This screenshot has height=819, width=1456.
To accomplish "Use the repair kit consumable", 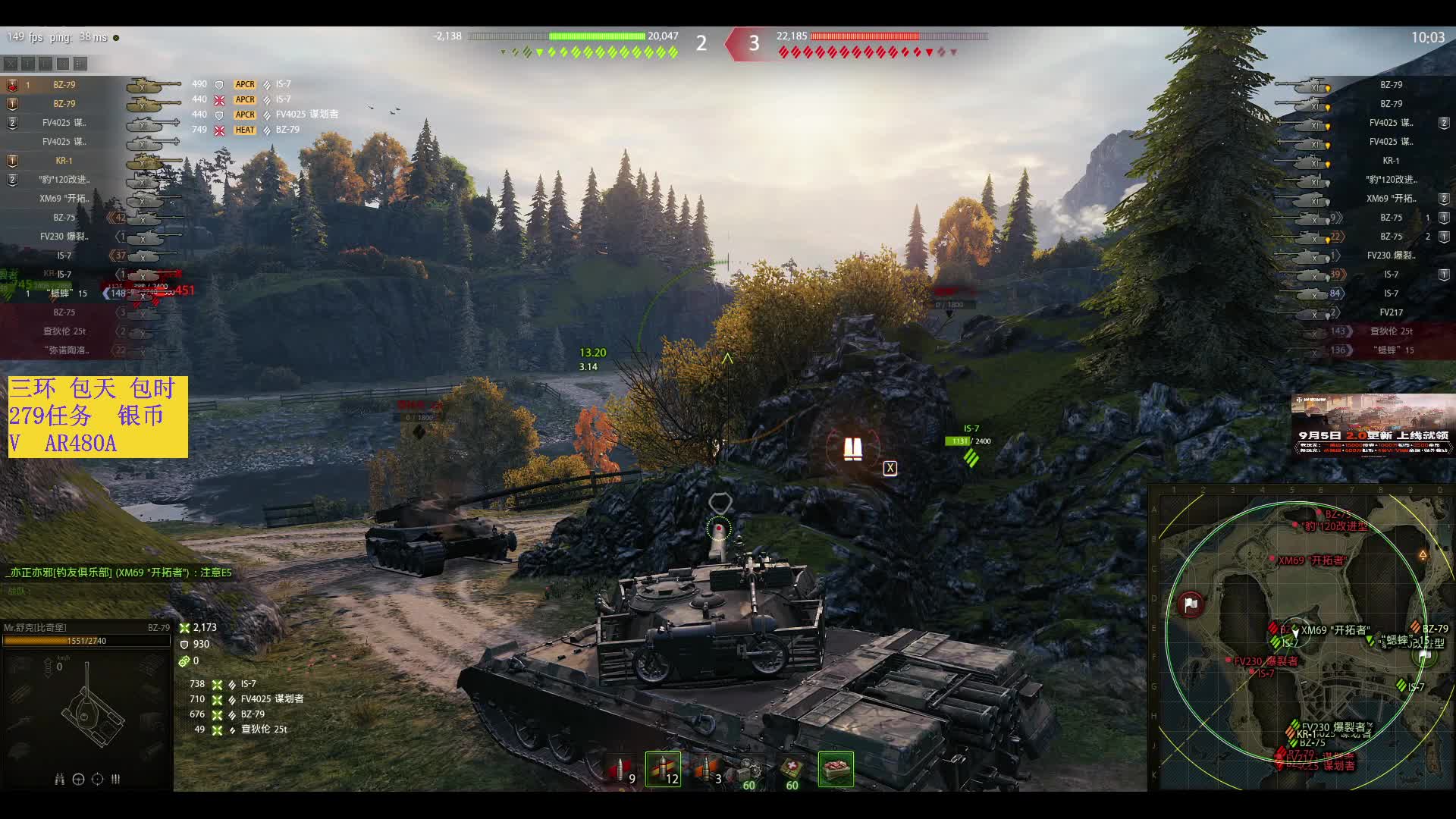I will [x=749, y=770].
